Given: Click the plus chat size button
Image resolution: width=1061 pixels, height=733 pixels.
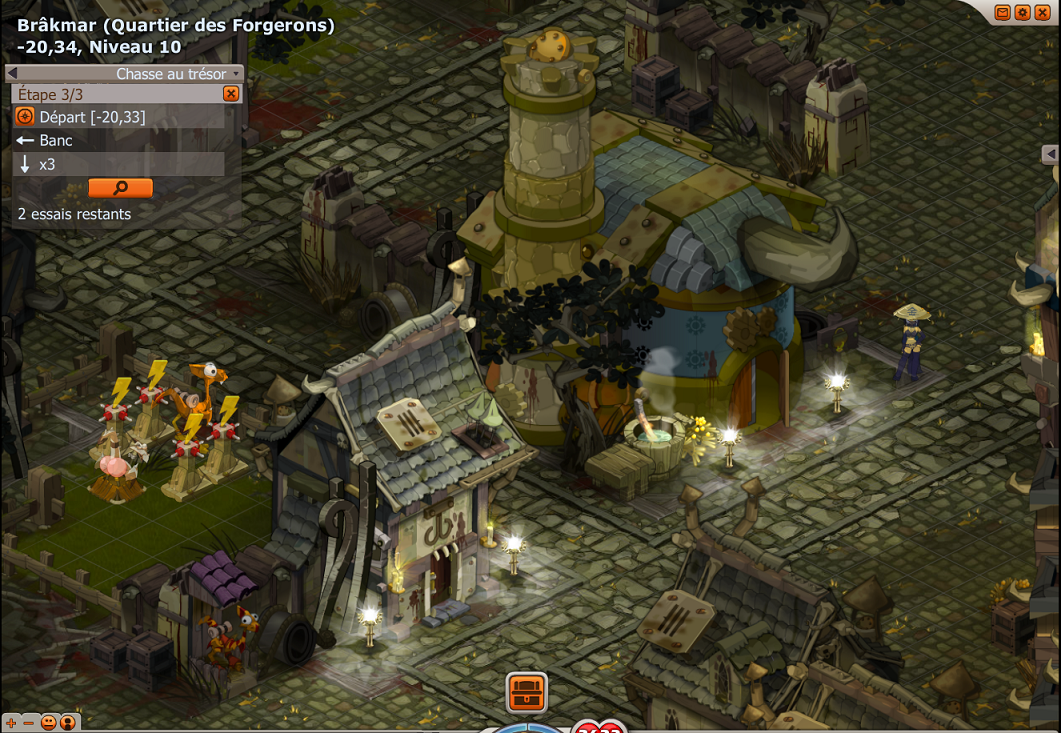Looking at the screenshot, I should coord(11,722).
